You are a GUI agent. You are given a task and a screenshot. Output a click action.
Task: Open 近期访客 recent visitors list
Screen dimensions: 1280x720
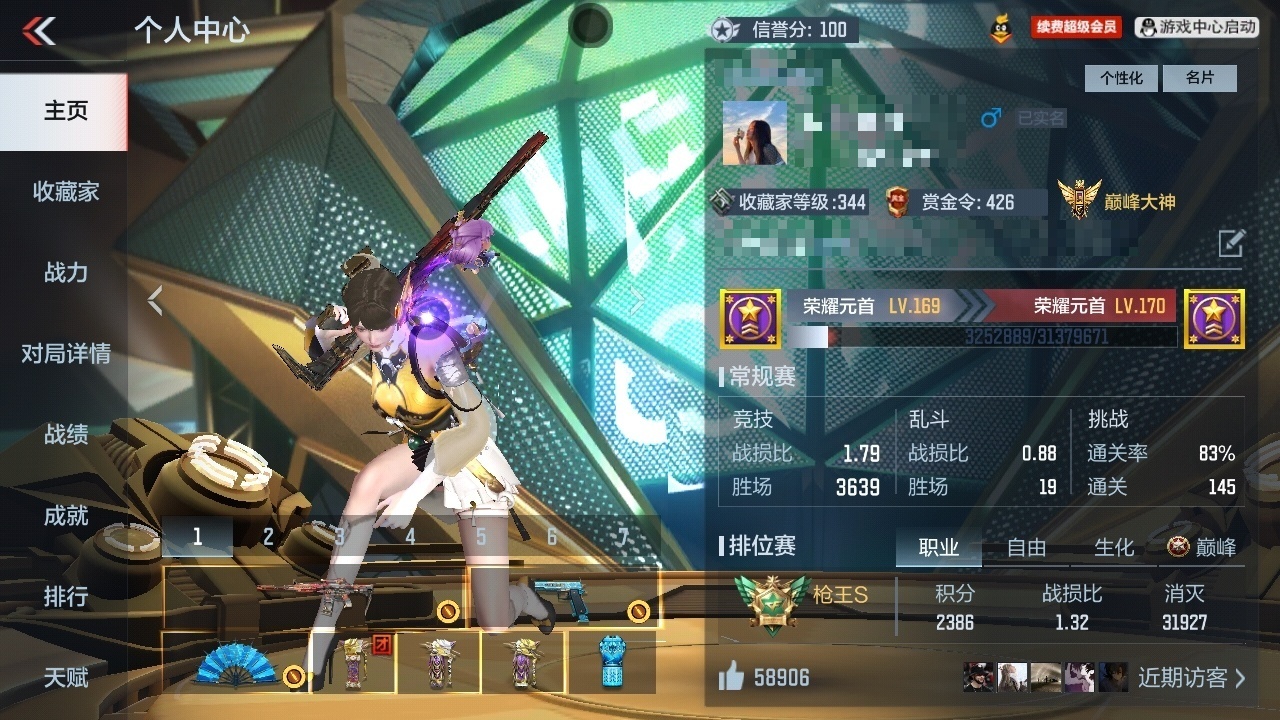[1192, 678]
